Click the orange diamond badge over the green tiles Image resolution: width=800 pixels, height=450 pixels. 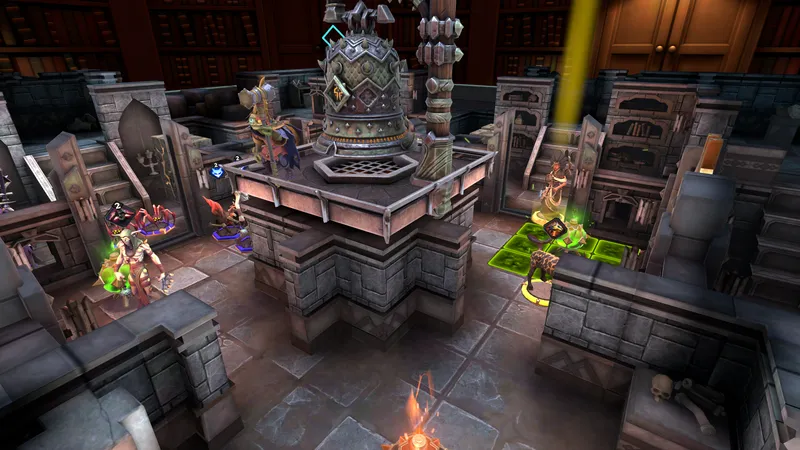coord(554,228)
